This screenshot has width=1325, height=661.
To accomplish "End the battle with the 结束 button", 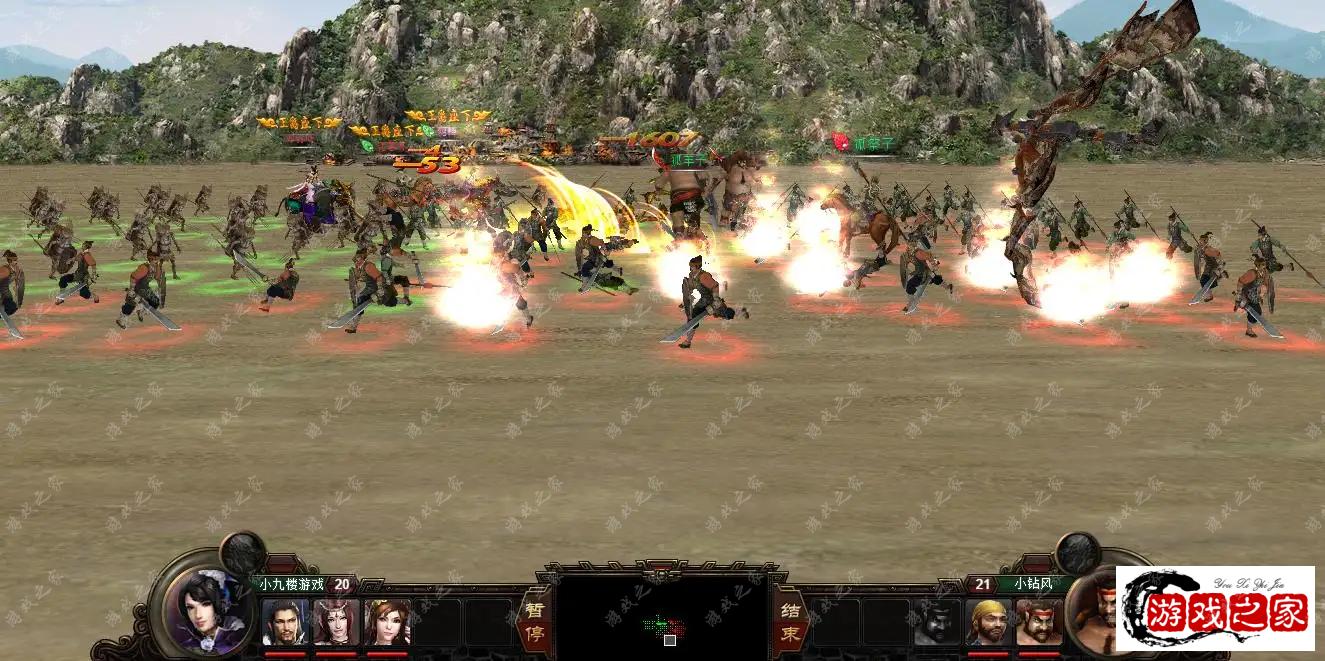I will coord(790,621).
